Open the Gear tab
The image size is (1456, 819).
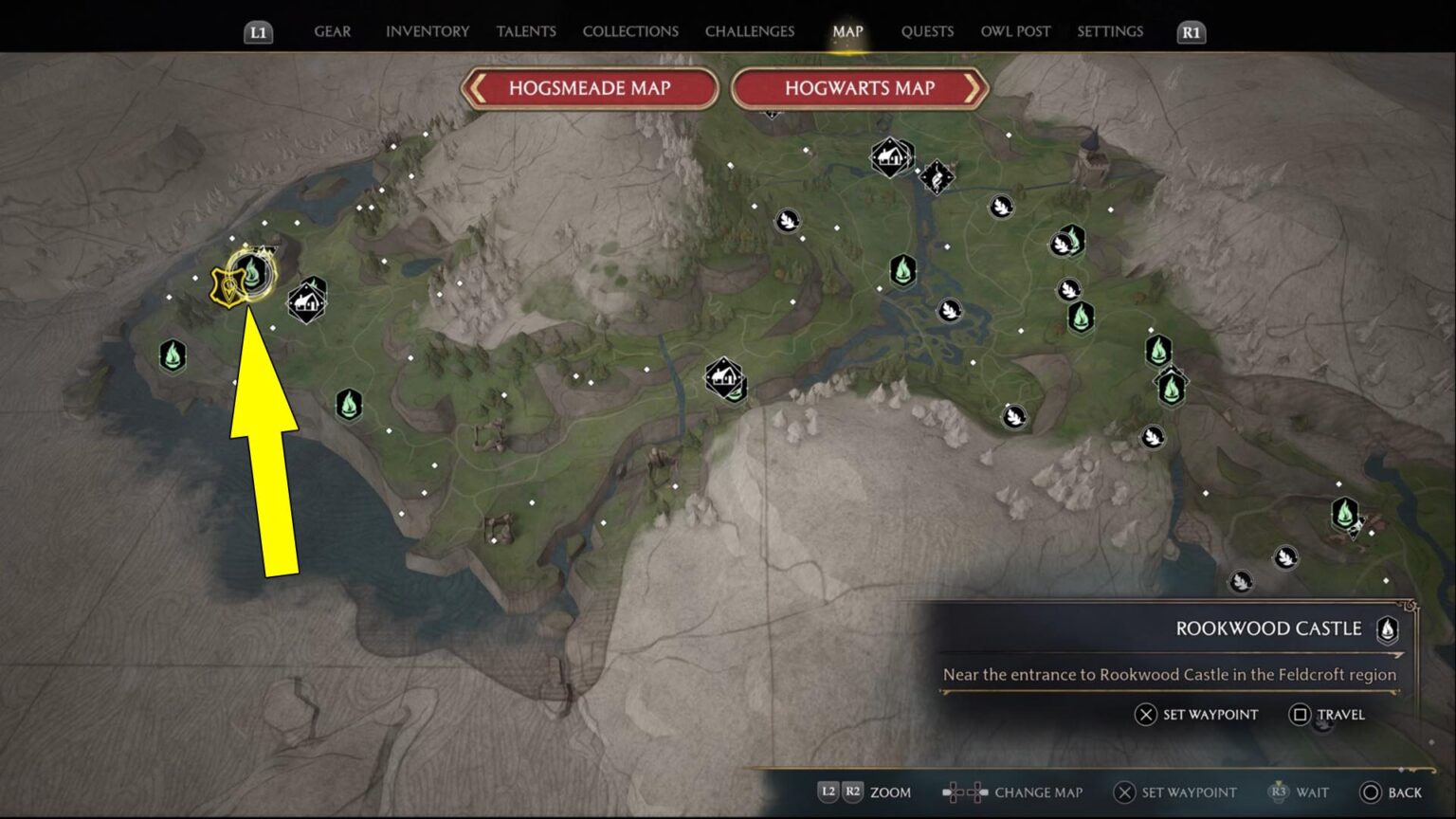(x=332, y=31)
